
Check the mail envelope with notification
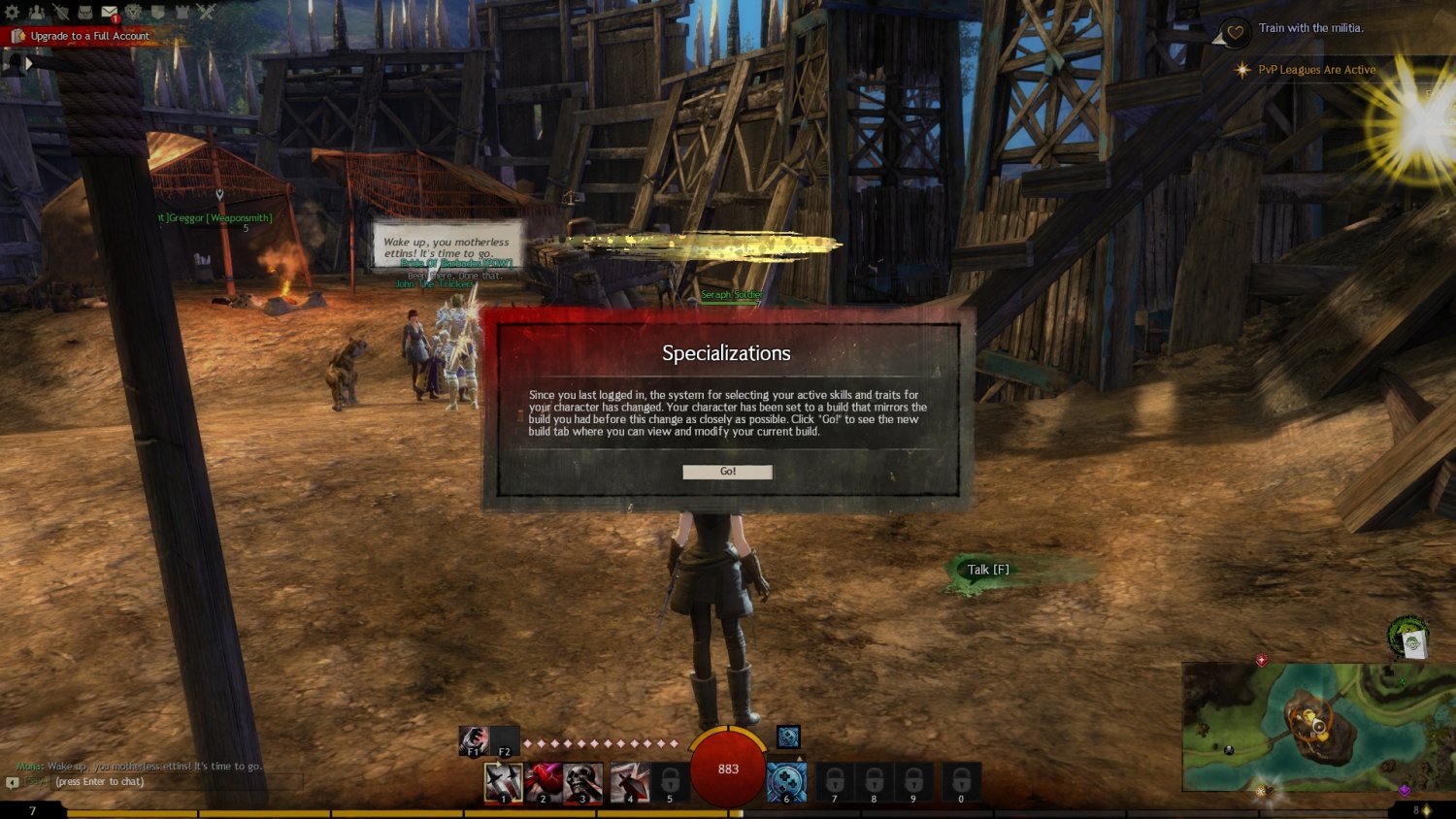tap(110, 12)
